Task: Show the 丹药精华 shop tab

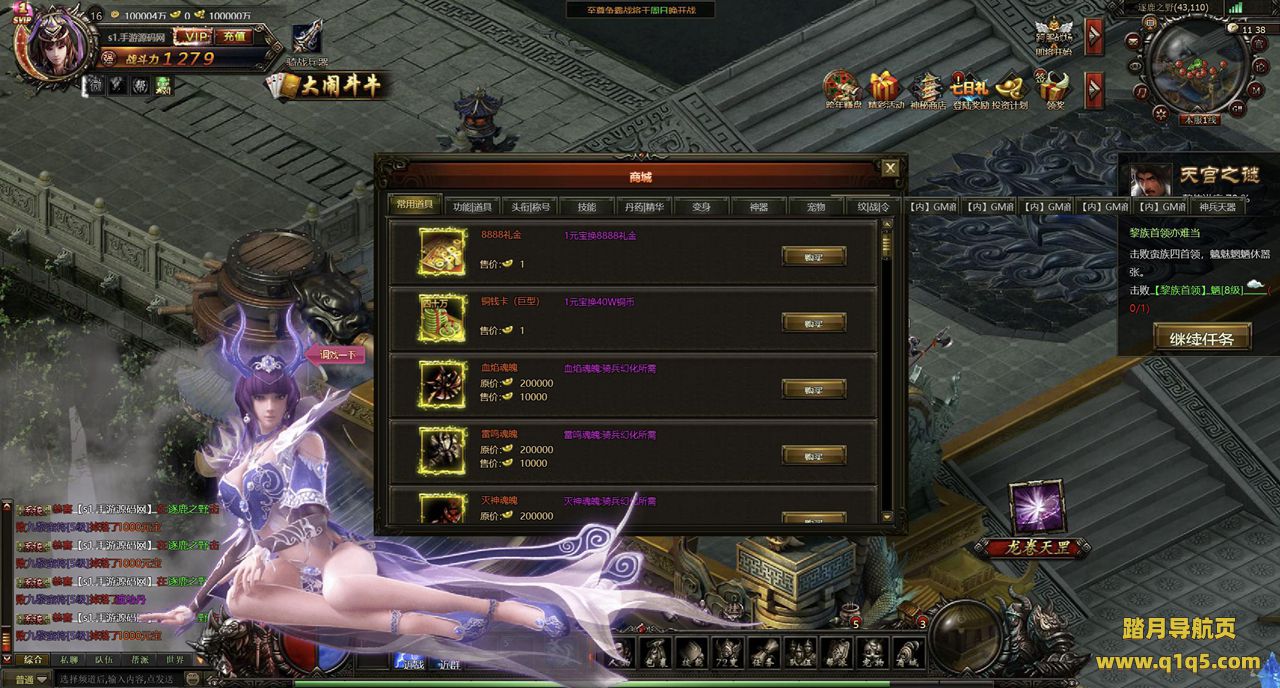Action: 644,207
